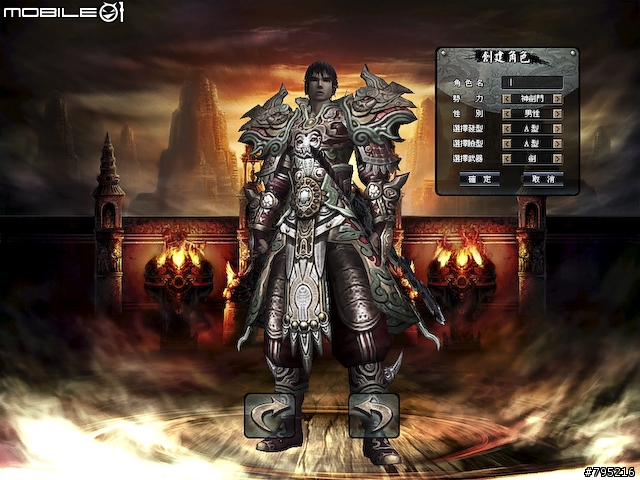Rotate character with the left curved arrow

coord(269,415)
